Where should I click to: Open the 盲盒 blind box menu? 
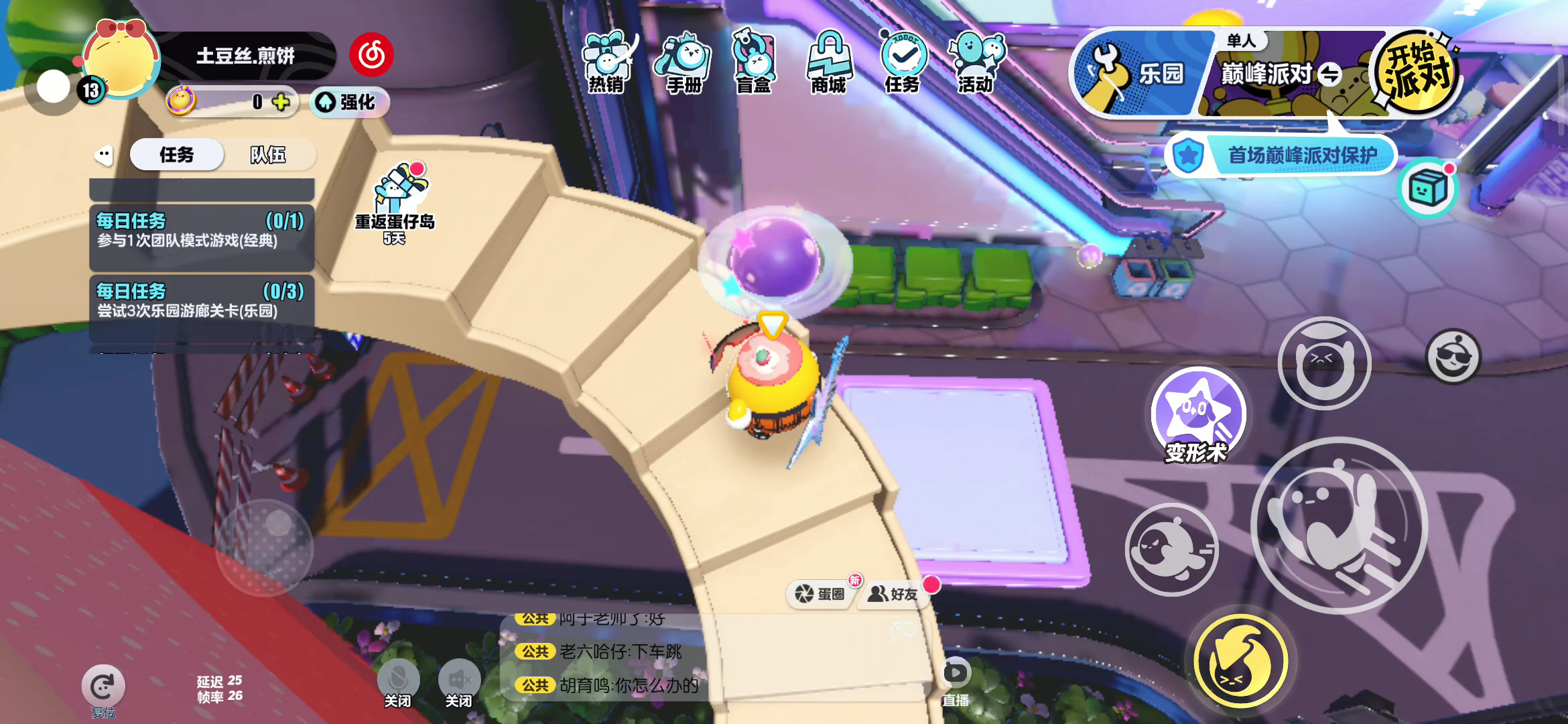(x=754, y=62)
